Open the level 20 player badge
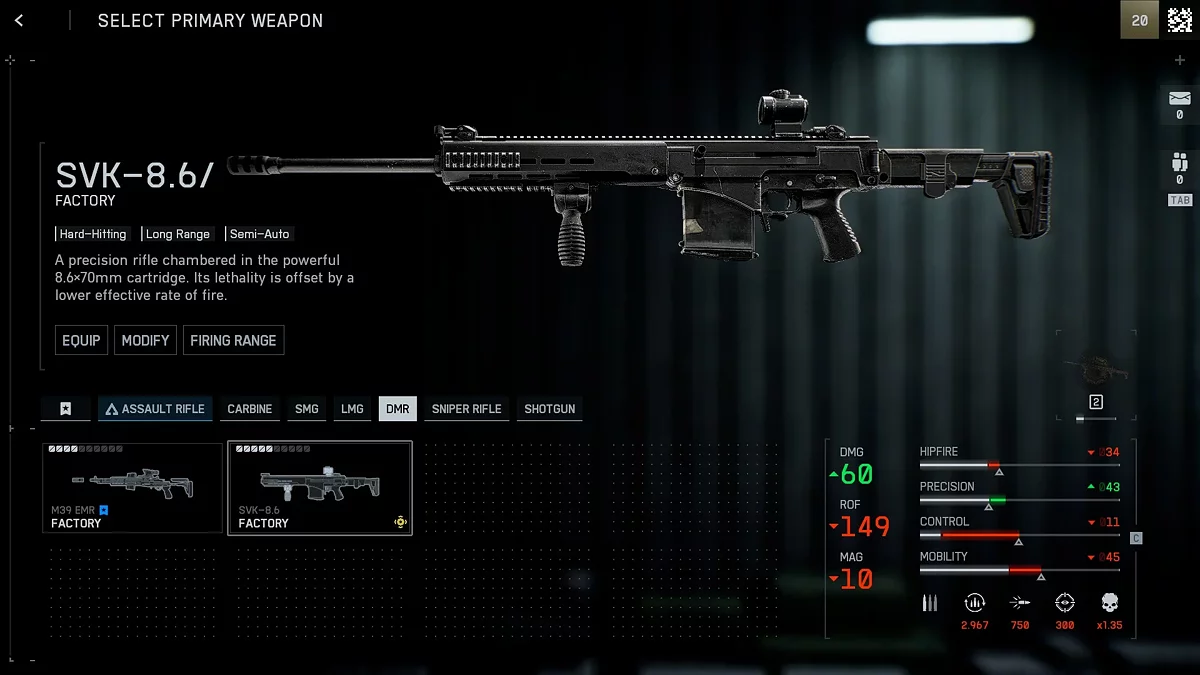The image size is (1200, 675). pyautogui.click(x=1140, y=20)
